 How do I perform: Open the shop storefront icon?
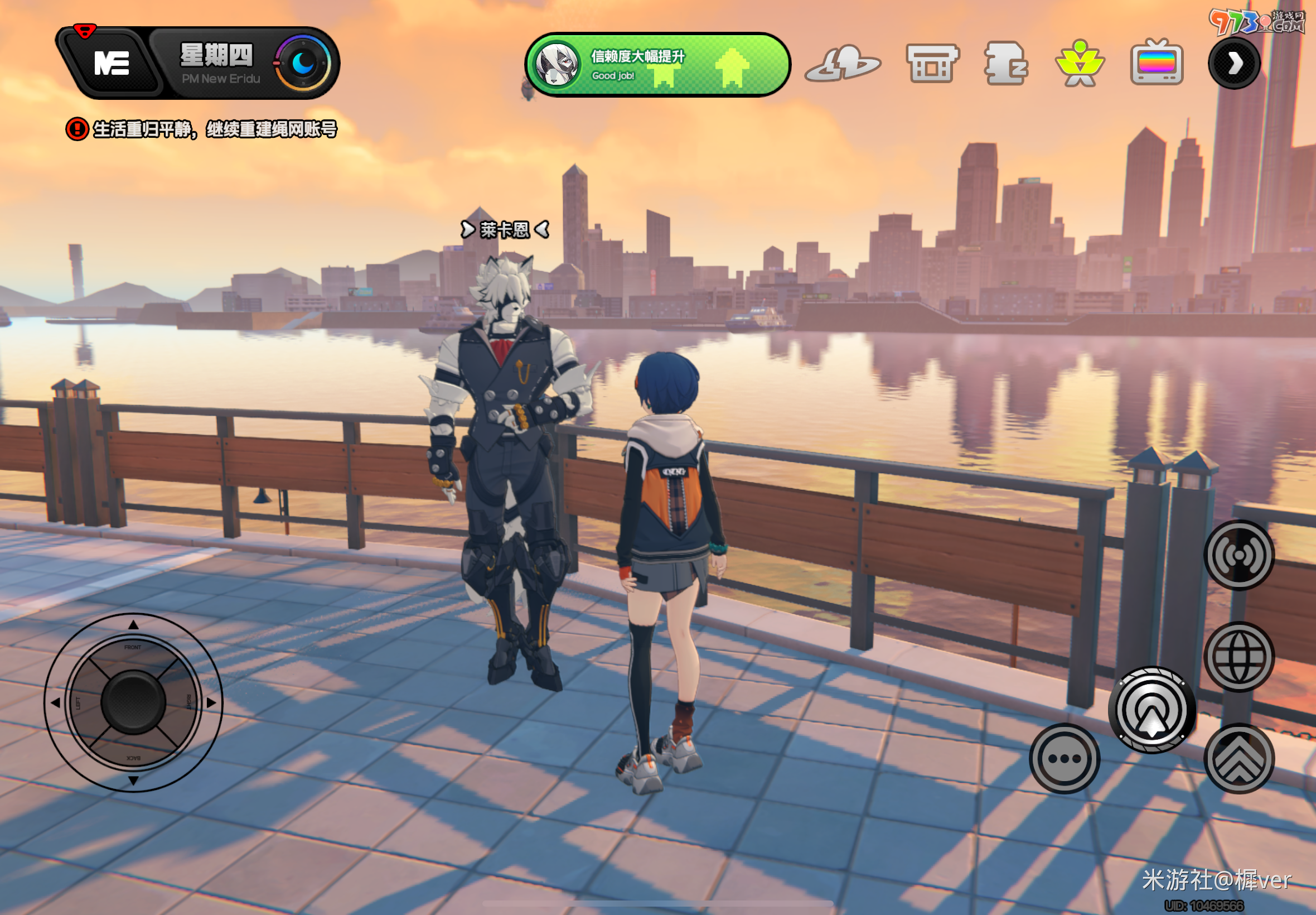click(932, 64)
